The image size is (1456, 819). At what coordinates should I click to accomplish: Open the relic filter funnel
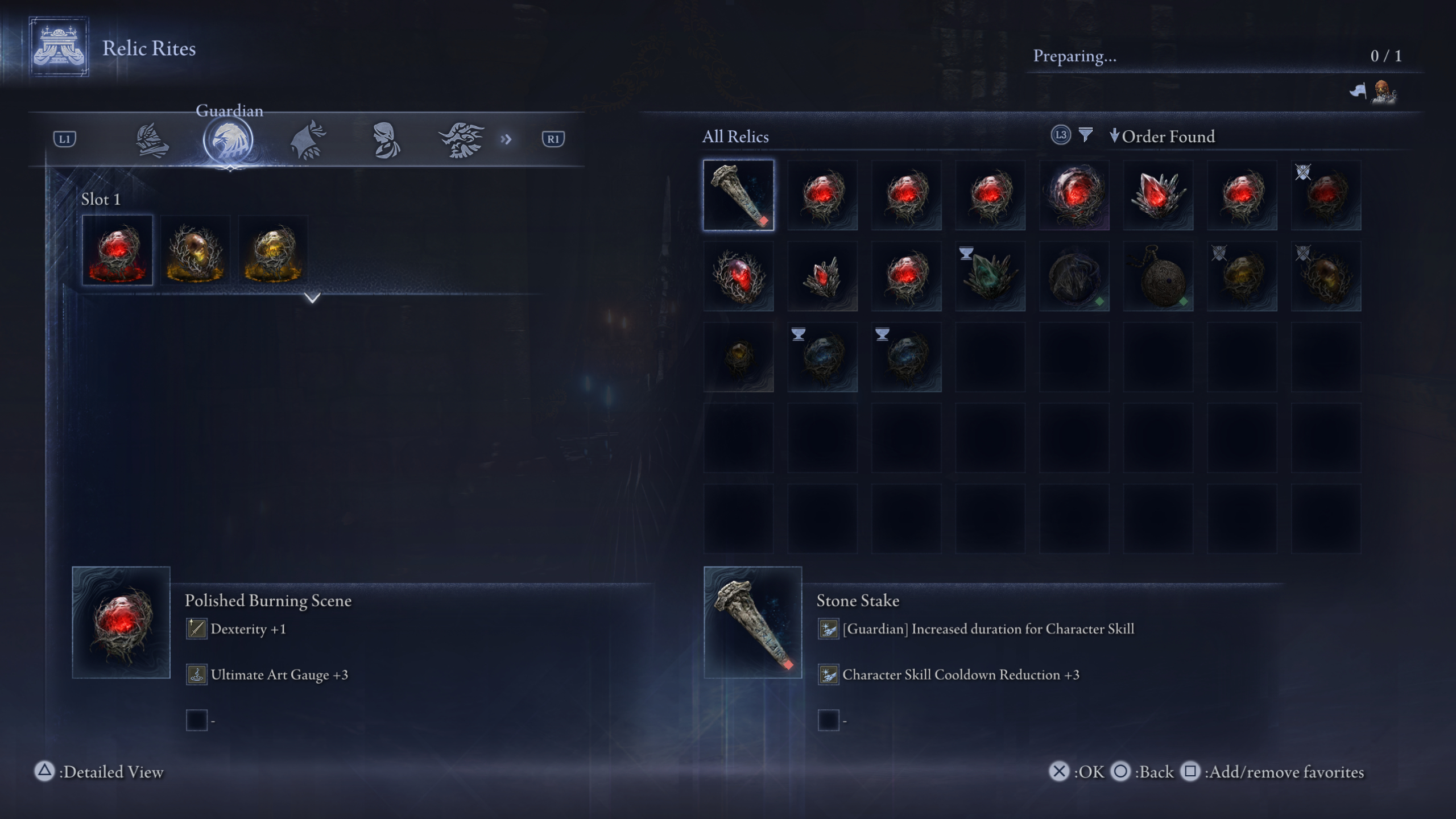(1085, 135)
